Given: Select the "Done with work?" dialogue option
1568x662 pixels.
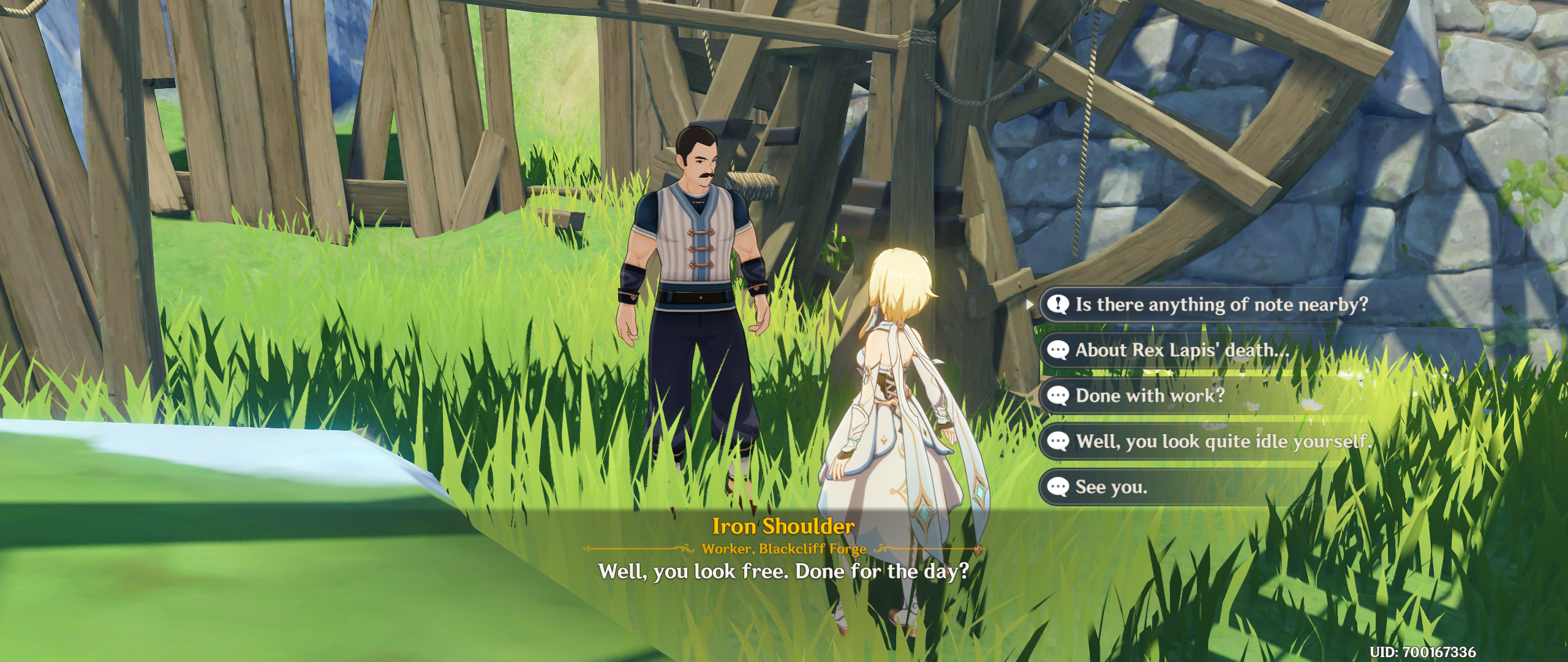Looking at the screenshot, I should click(1150, 396).
